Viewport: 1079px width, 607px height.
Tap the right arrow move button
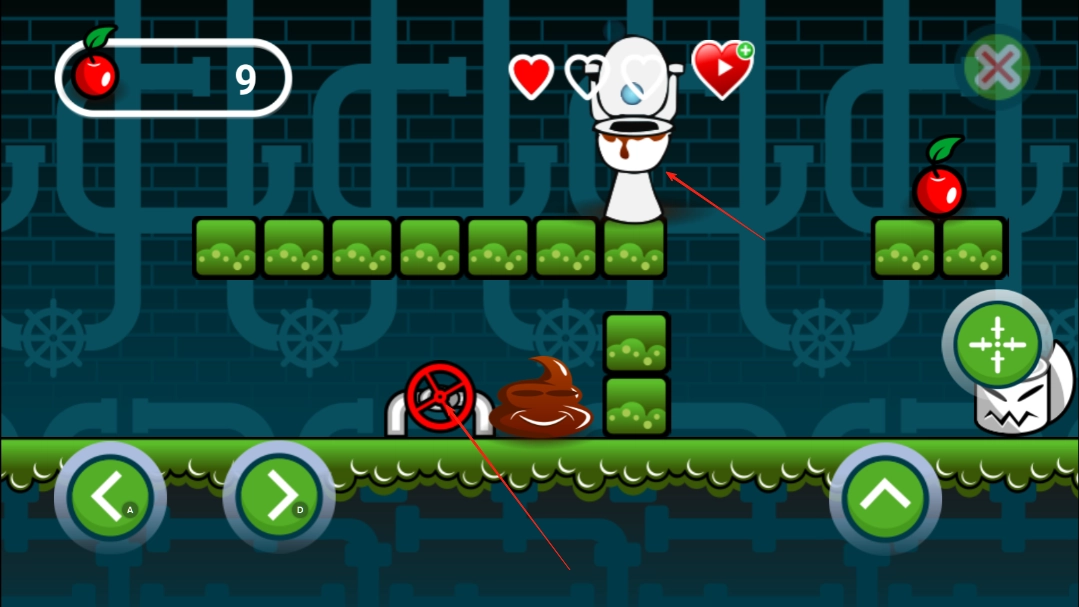278,496
